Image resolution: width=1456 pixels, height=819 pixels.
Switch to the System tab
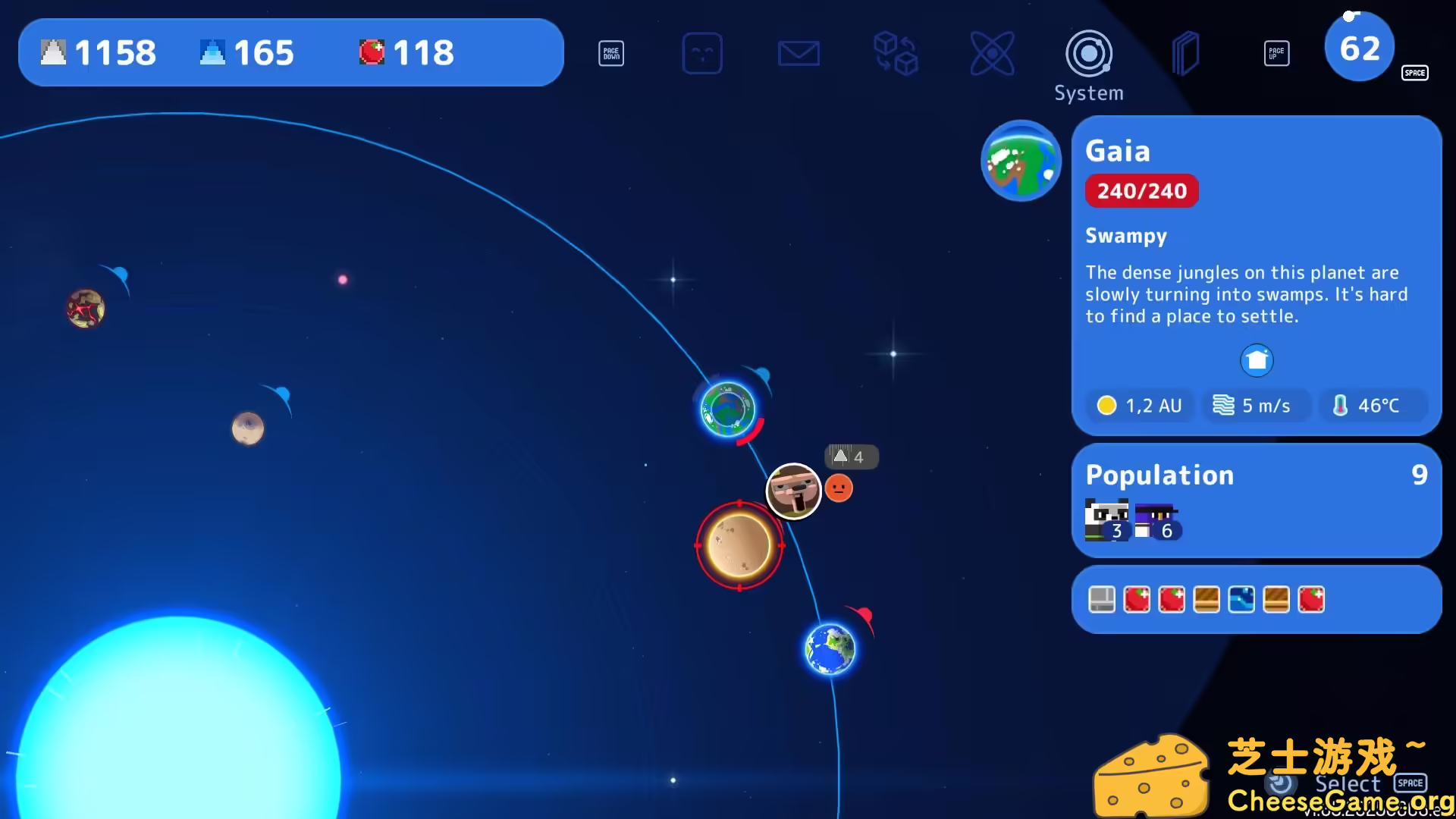coord(1088,93)
